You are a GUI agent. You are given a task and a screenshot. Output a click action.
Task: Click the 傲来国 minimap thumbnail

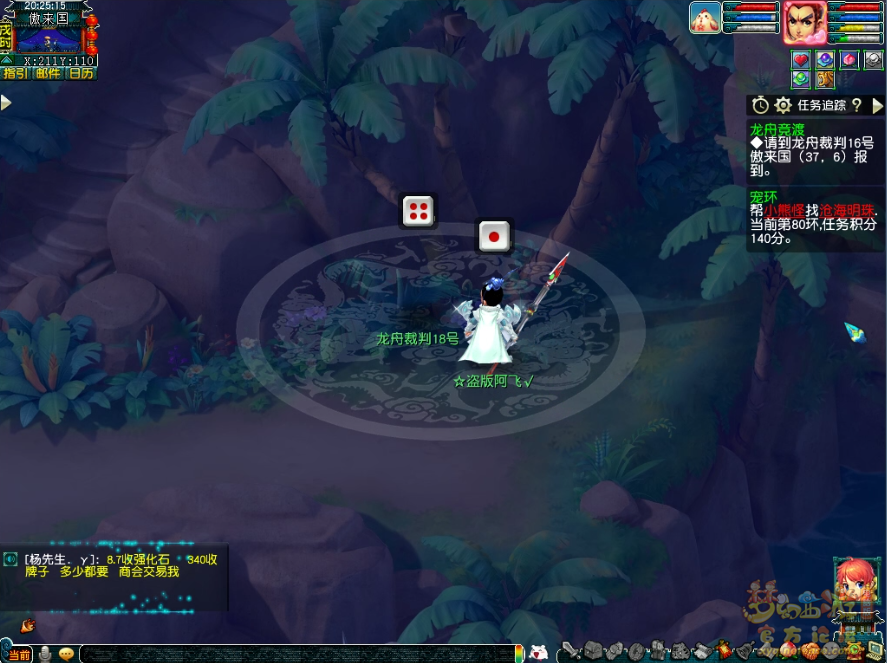pos(48,40)
